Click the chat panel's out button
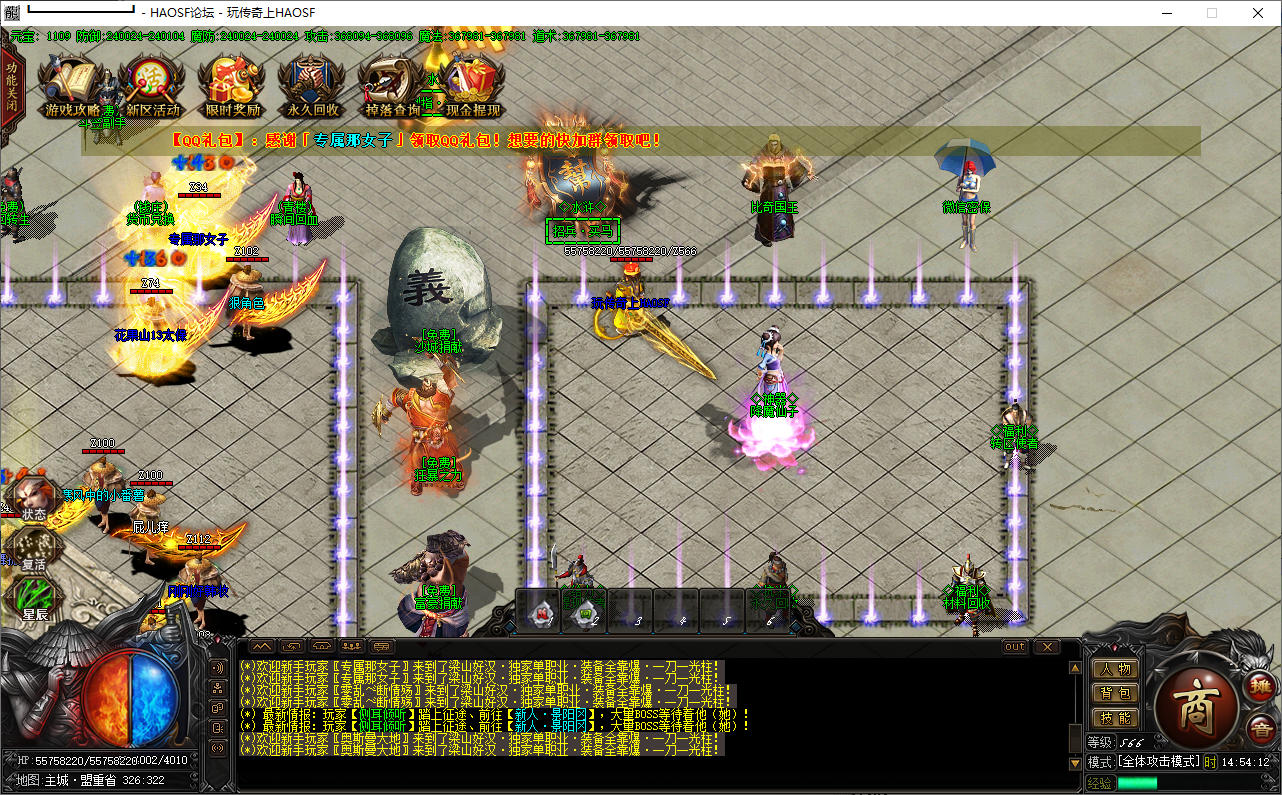The width and height of the screenshot is (1282, 795). pyautogui.click(x=1015, y=647)
